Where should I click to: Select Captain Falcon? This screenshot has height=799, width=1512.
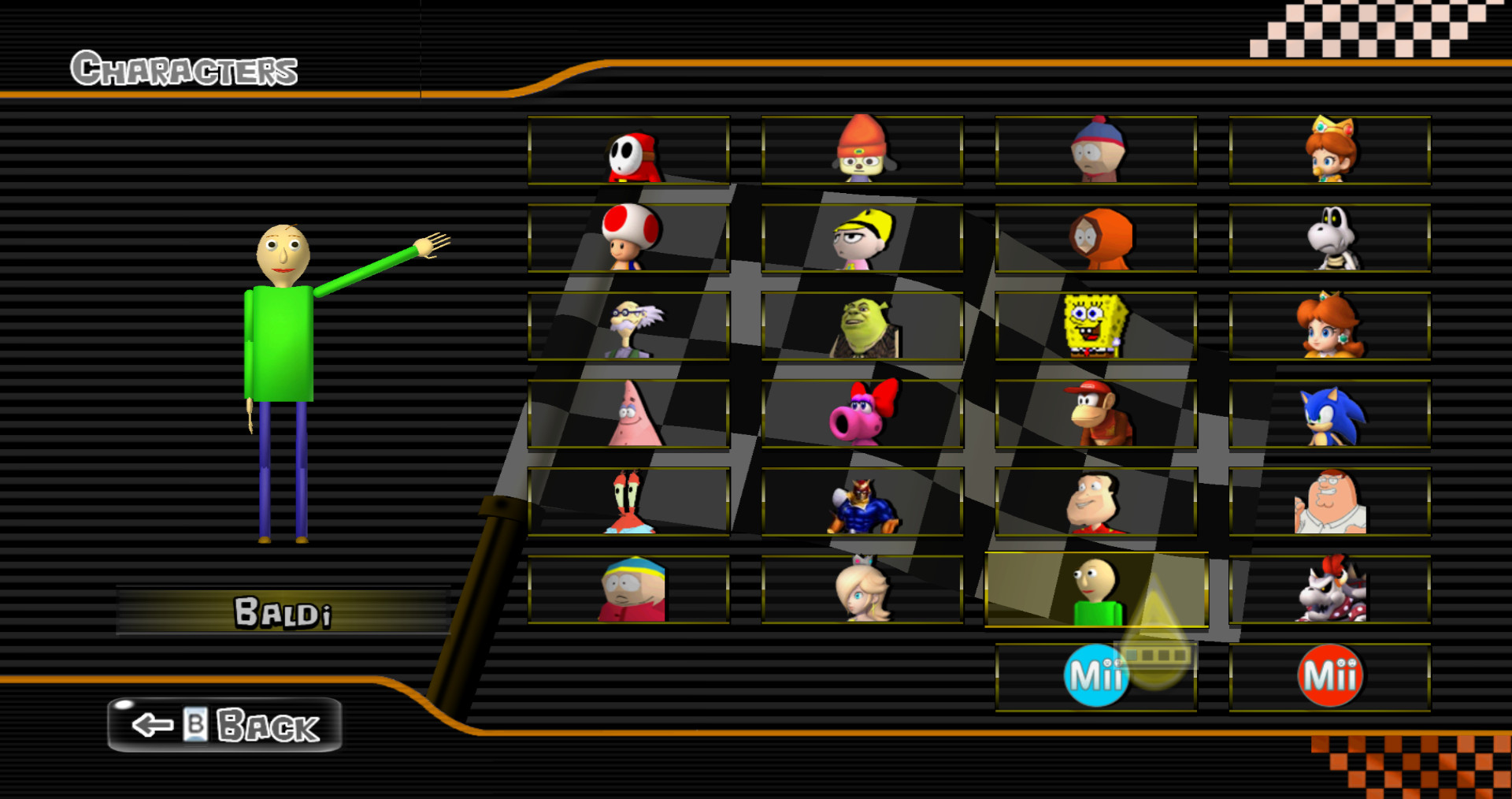(862, 501)
